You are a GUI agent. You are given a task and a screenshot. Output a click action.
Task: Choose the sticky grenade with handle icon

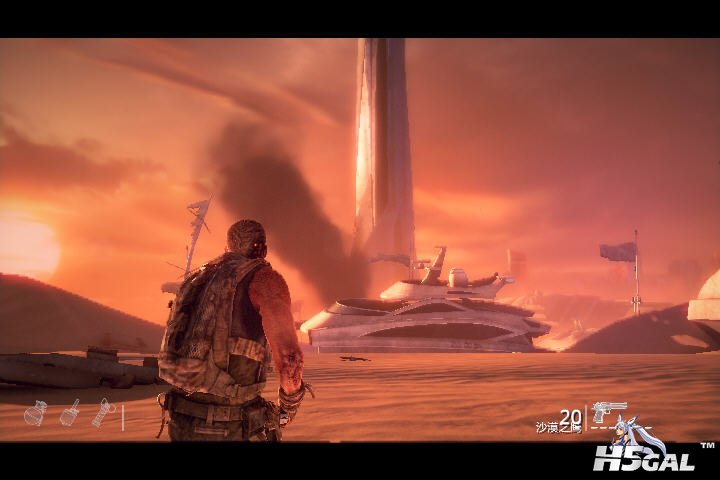[x=70, y=412]
